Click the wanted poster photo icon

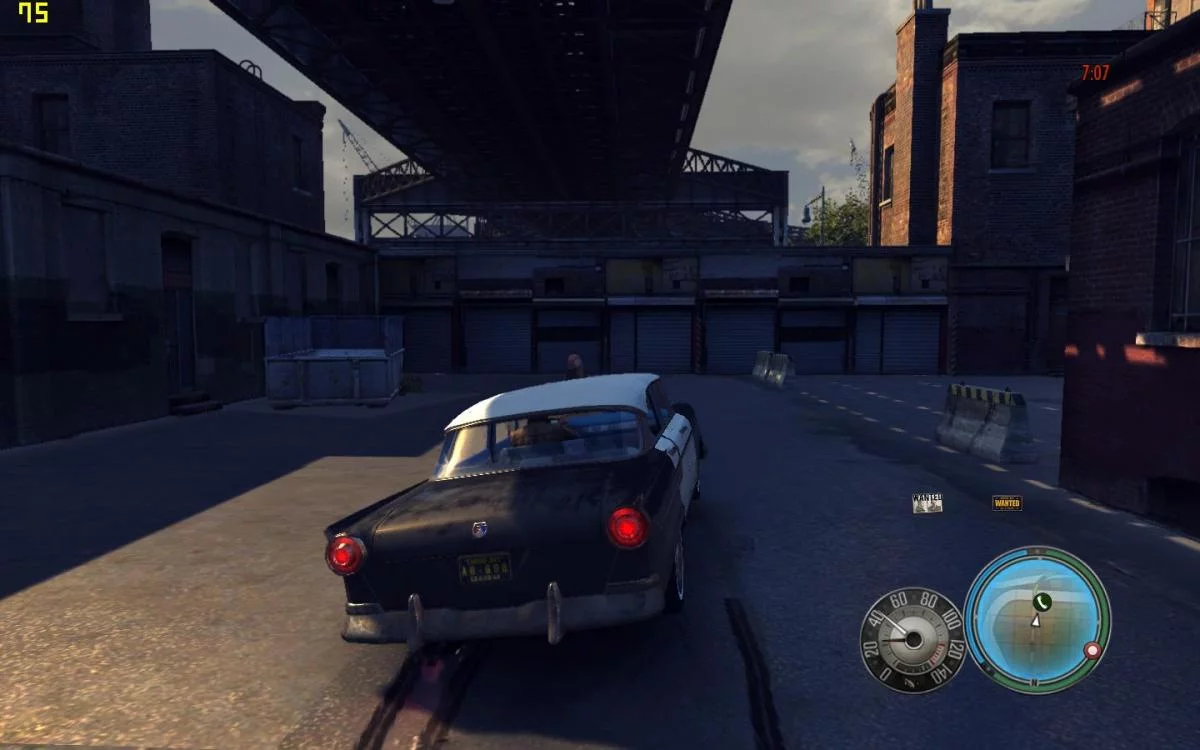point(927,503)
